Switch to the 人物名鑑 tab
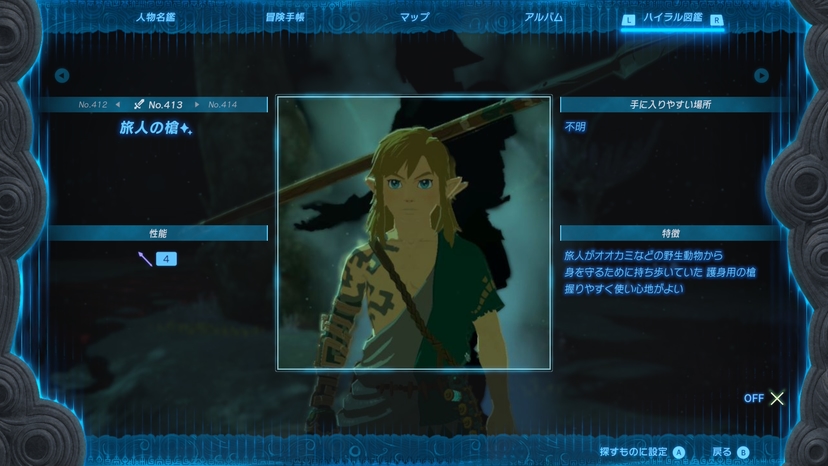The height and width of the screenshot is (466, 828). point(156,18)
